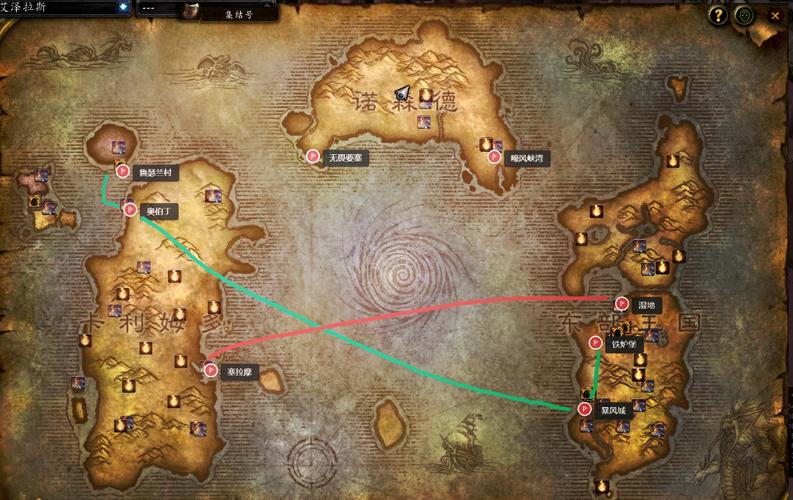Select the 湿地 port marker
Screen dimensions: 793x500
[x=621, y=304]
